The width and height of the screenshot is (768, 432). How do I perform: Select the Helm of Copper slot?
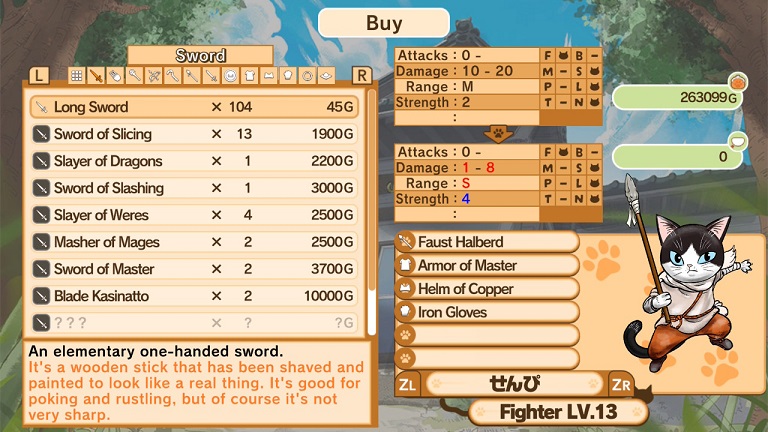487,289
